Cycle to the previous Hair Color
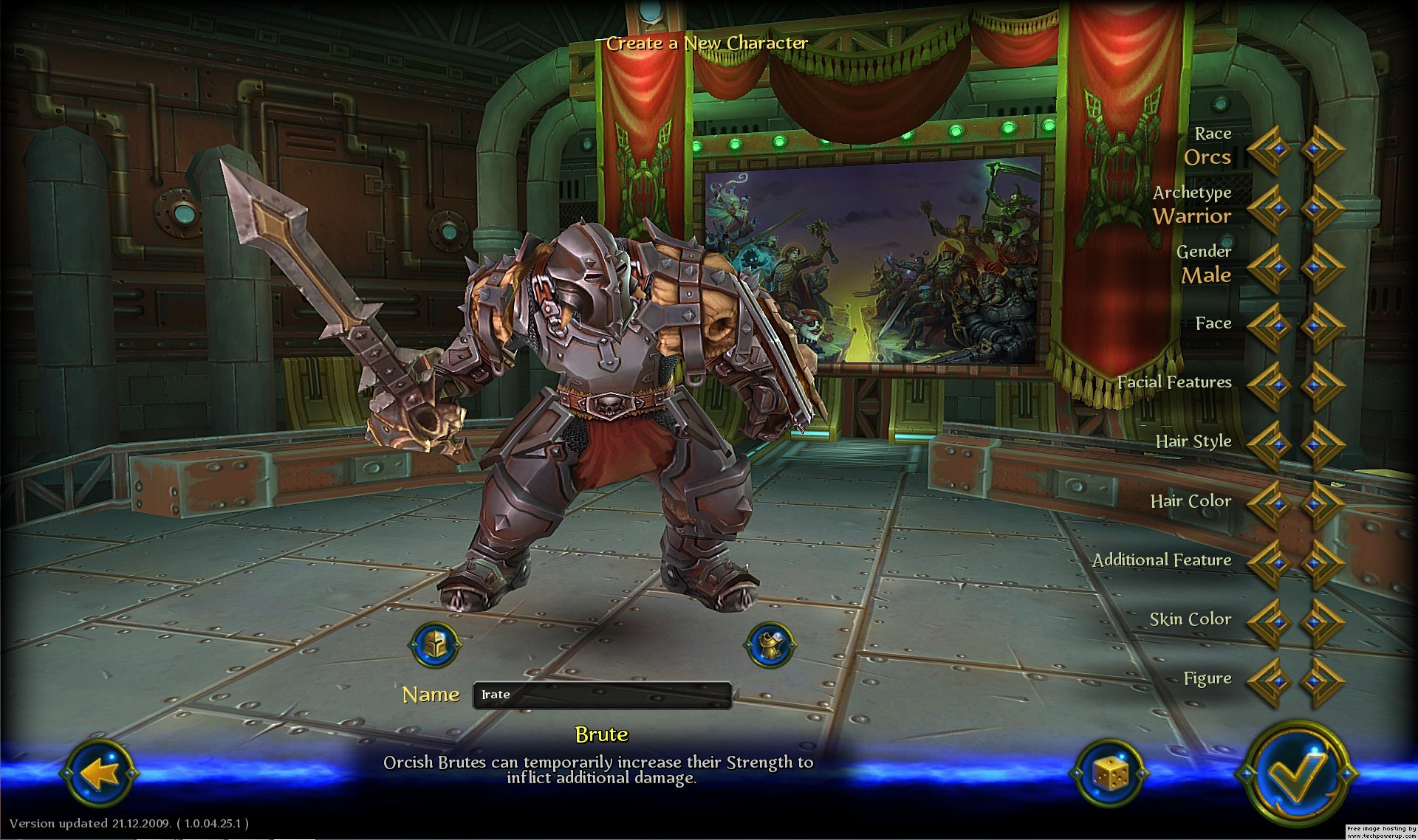1418x840 pixels. click(x=1270, y=504)
